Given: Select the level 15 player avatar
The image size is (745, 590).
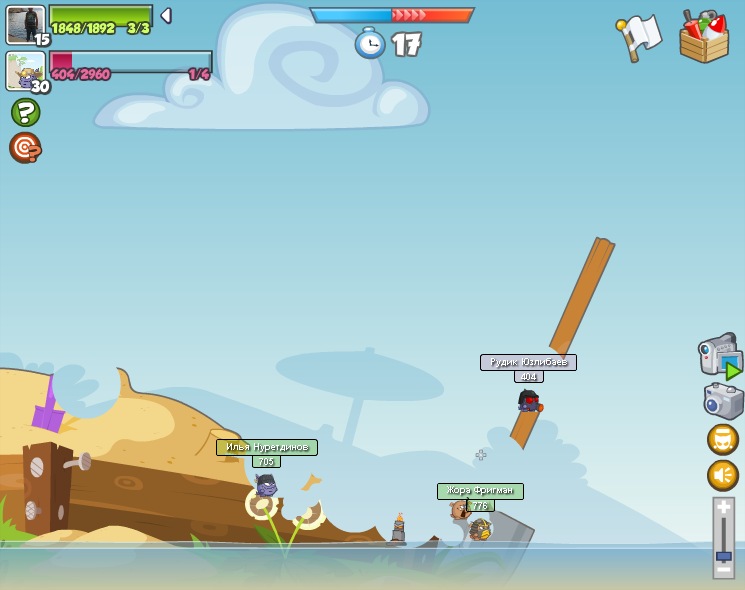Looking at the screenshot, I should [x=25, y=25].
